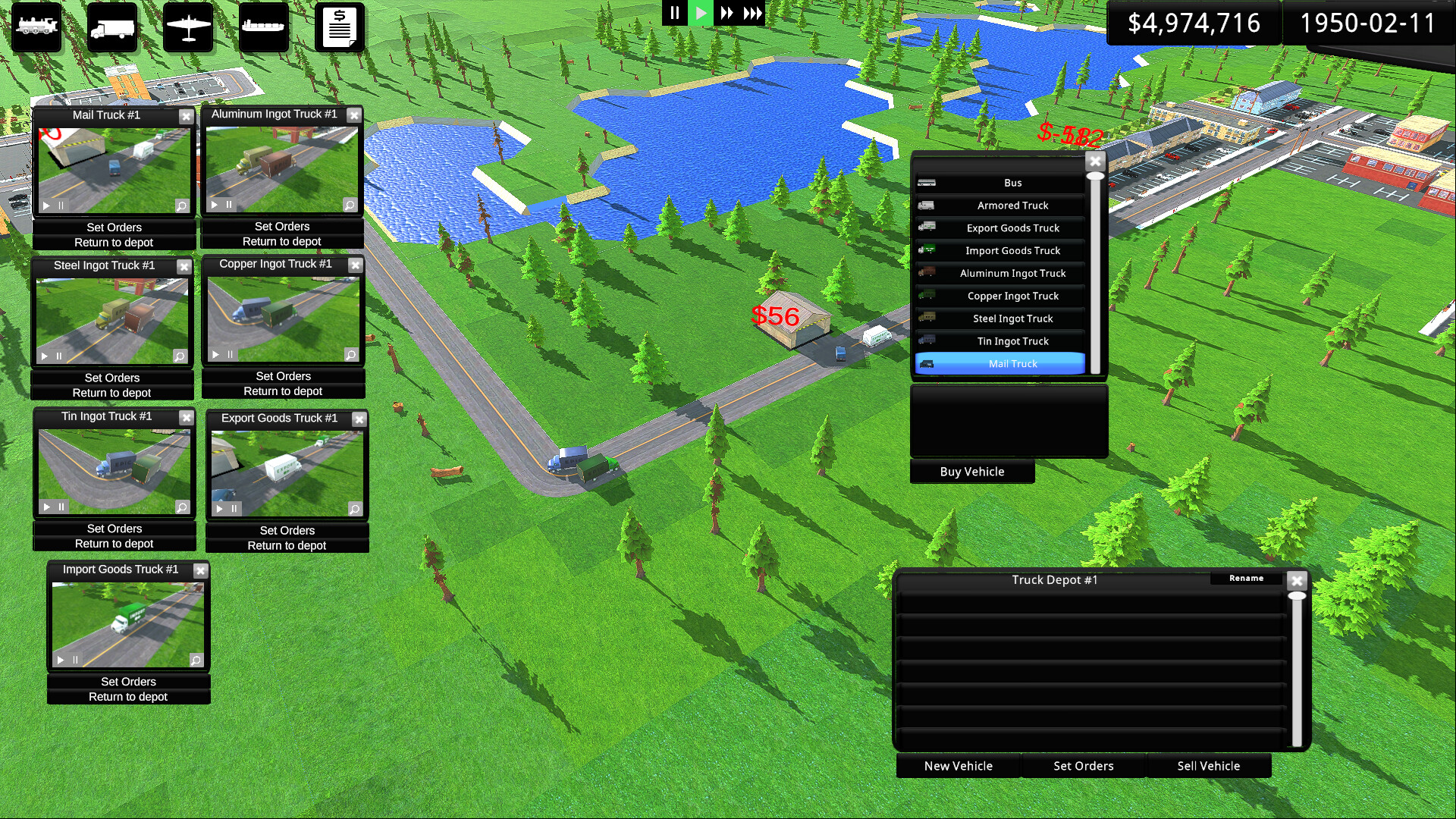Screen dimensions: 1456x819
Task: Open the finance report
Action: point(339,27)
